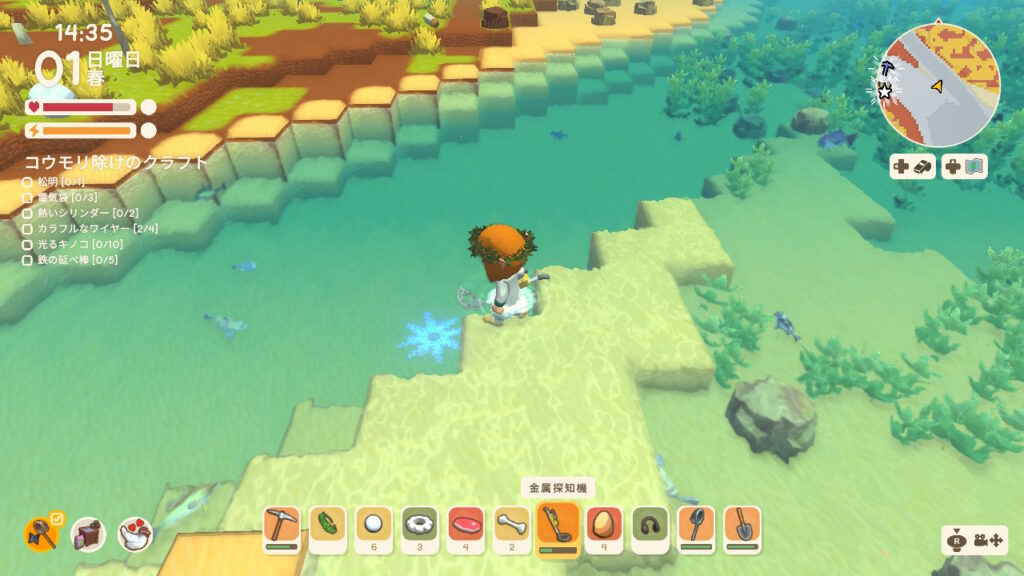Select the shovel hotbar slot
This screenshot has height=576, width=1024.
point(742,527)
